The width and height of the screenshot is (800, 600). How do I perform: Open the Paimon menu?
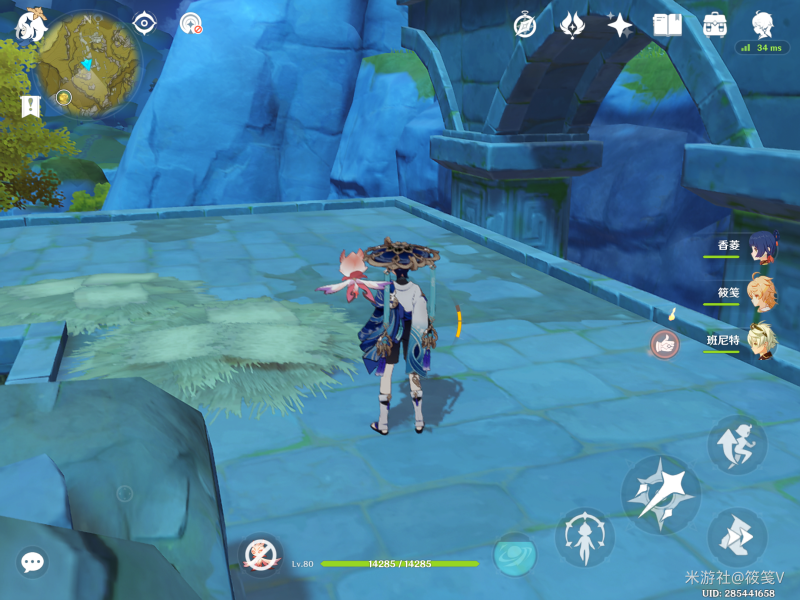click(30, 26)
